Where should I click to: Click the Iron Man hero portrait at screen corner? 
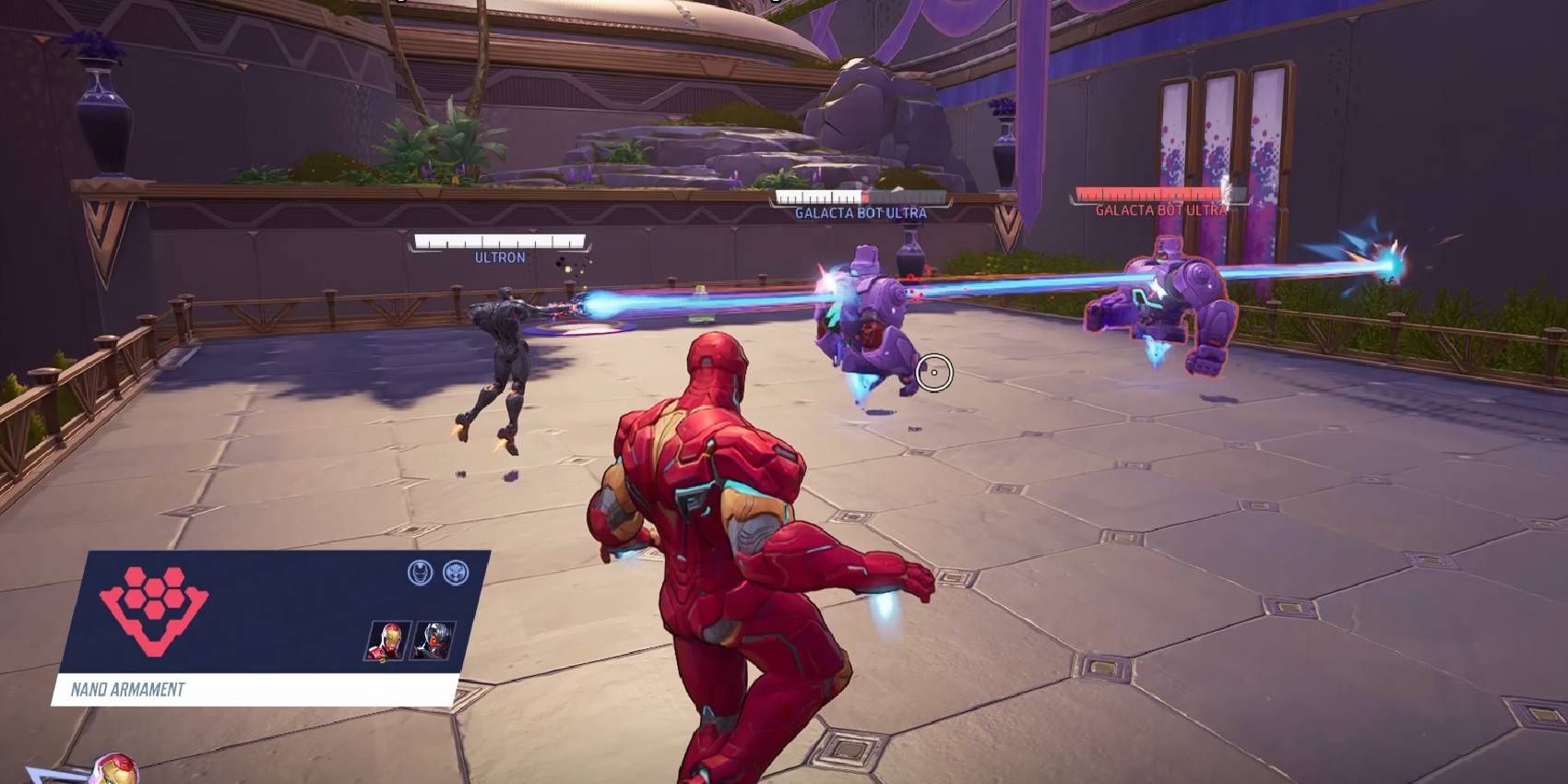(x=116, y=771)
